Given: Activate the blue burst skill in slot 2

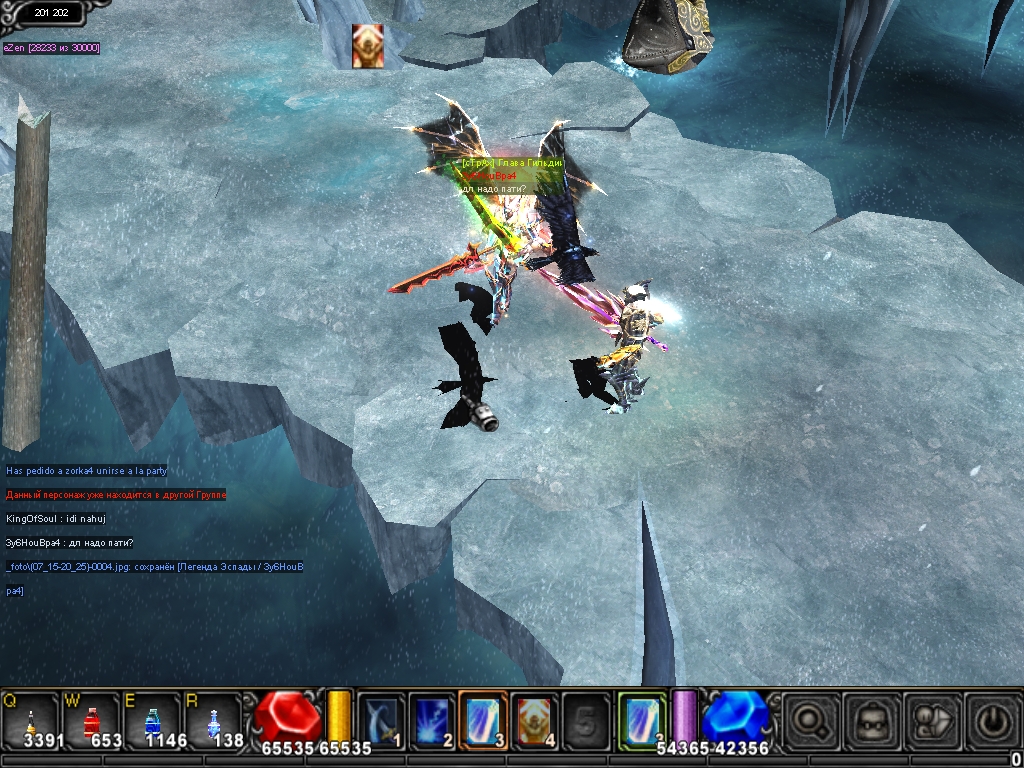Looking at the screenshot, I should click(x=432, y=719).
